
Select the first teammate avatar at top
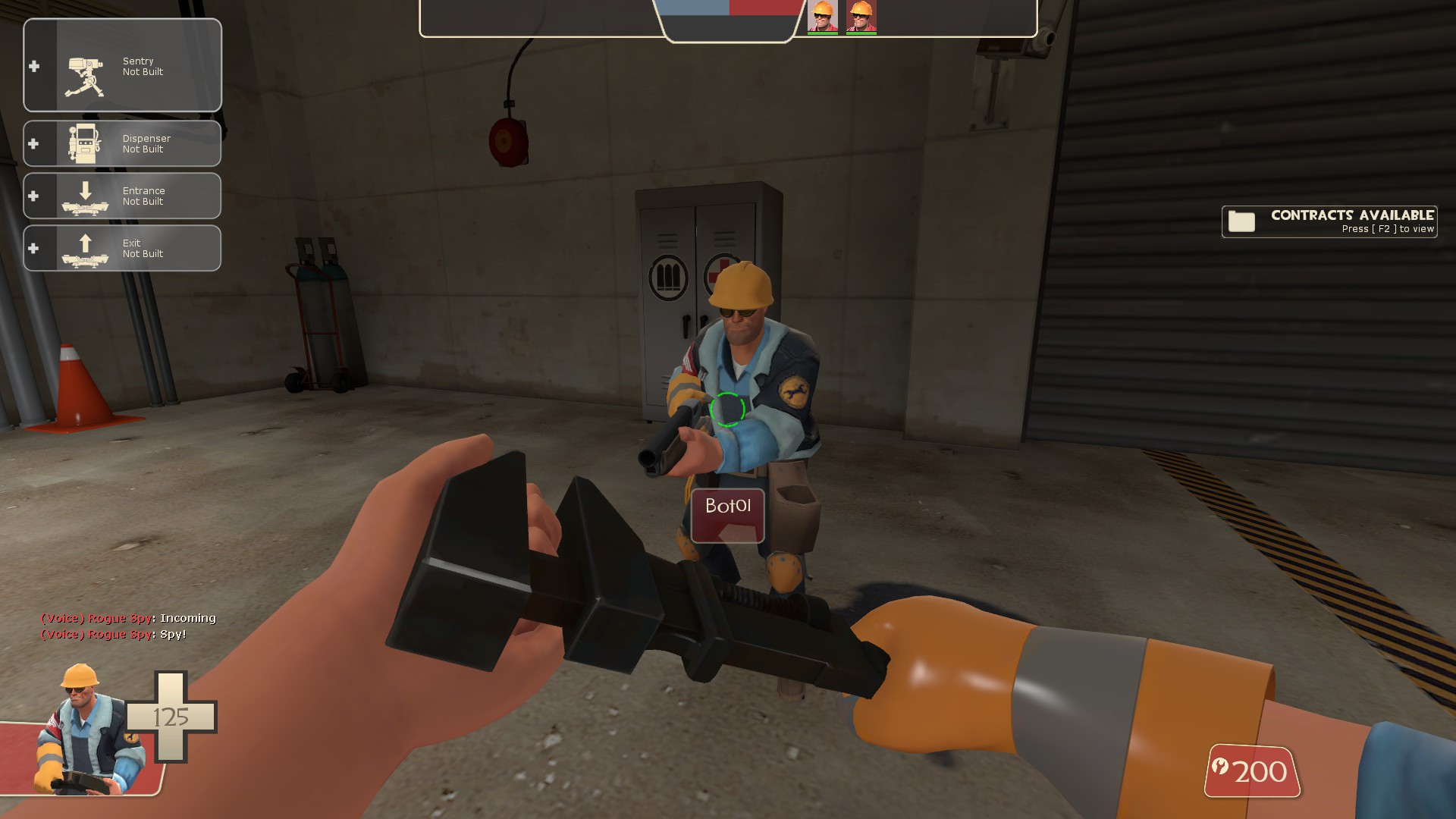[821, 17]
